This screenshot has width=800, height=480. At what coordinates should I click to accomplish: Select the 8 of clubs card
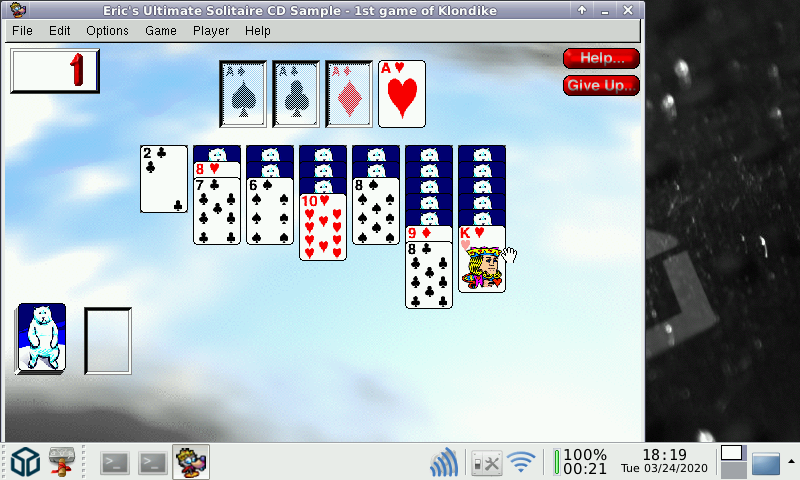pyautogui.click(x=429, y=276)
